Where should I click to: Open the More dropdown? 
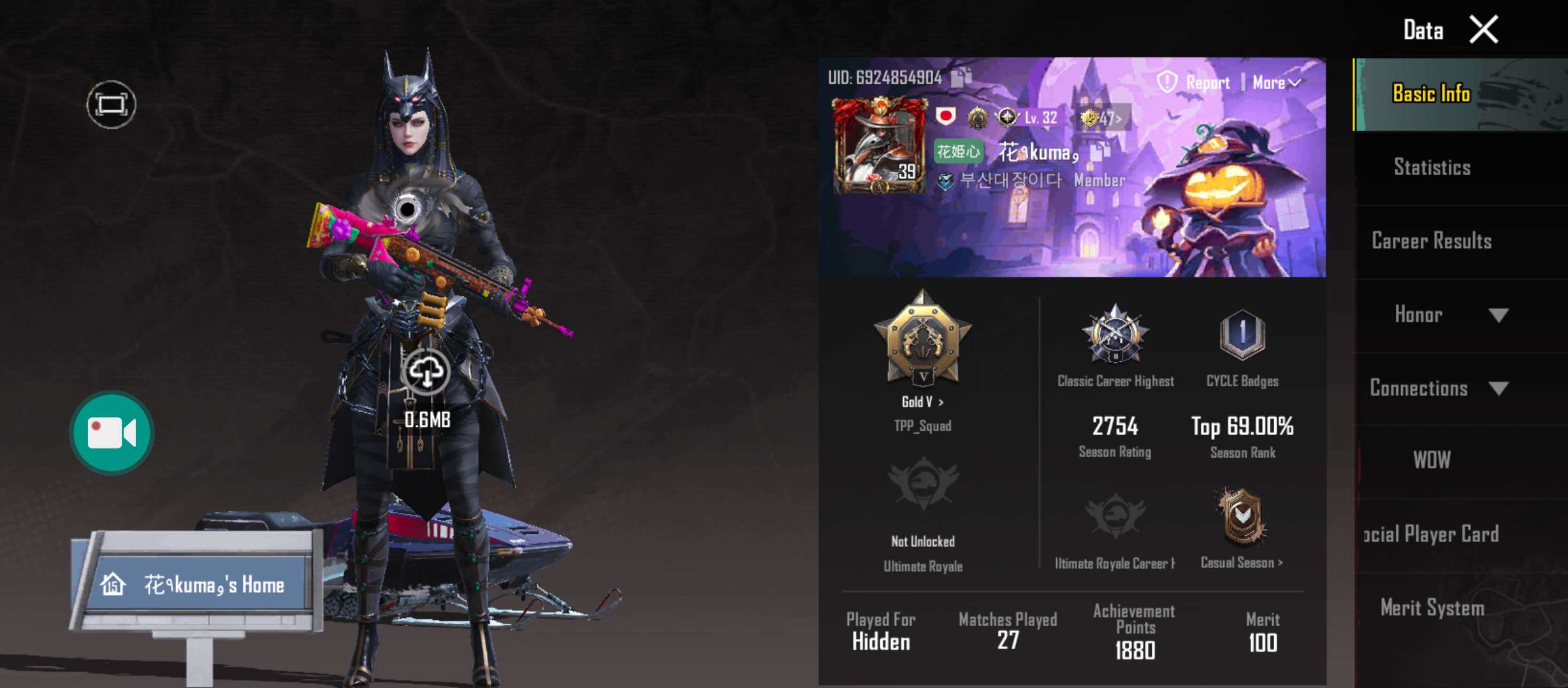(x=1276, y=82)
